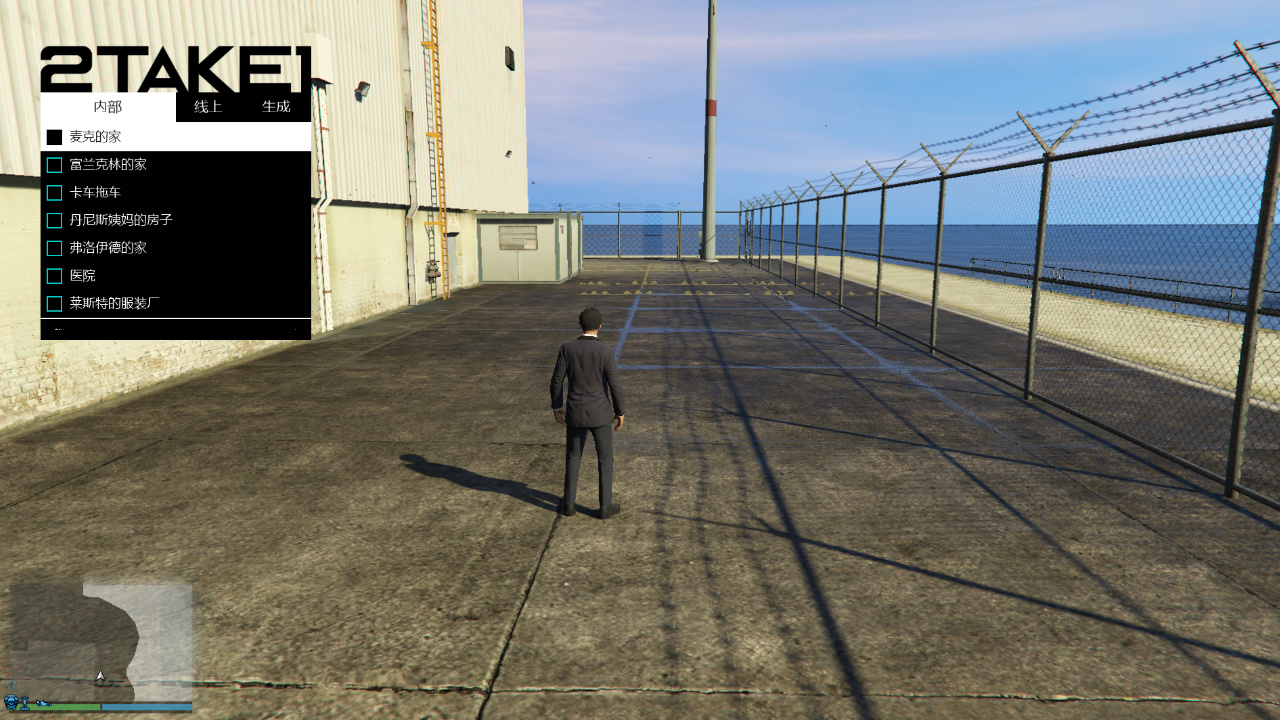Click the 麦克的家 label text

[x=97, y=135]
